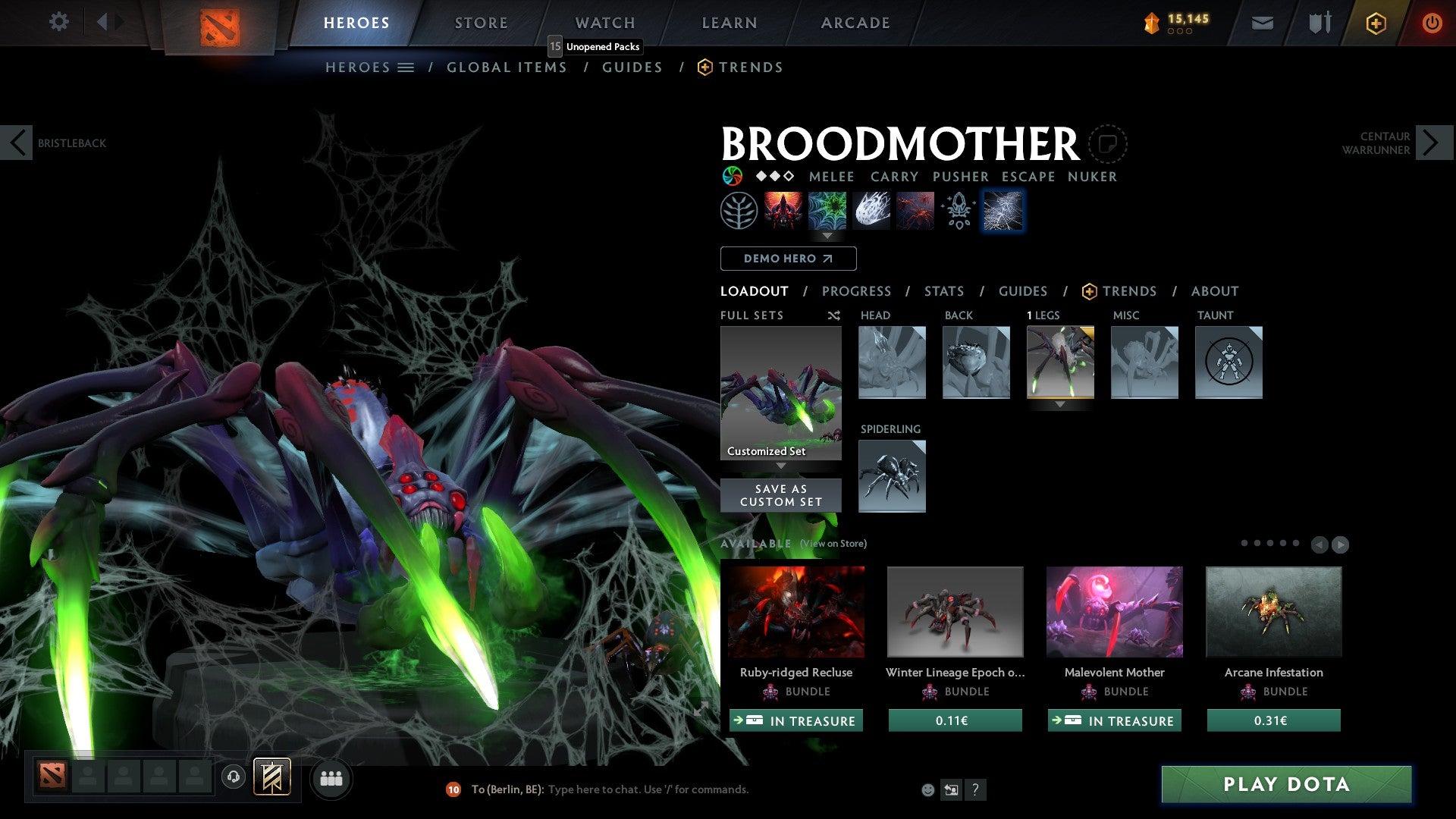Click the armory sword-and-shield icon
1456x819 pixels.
[x=1318, y=23]
